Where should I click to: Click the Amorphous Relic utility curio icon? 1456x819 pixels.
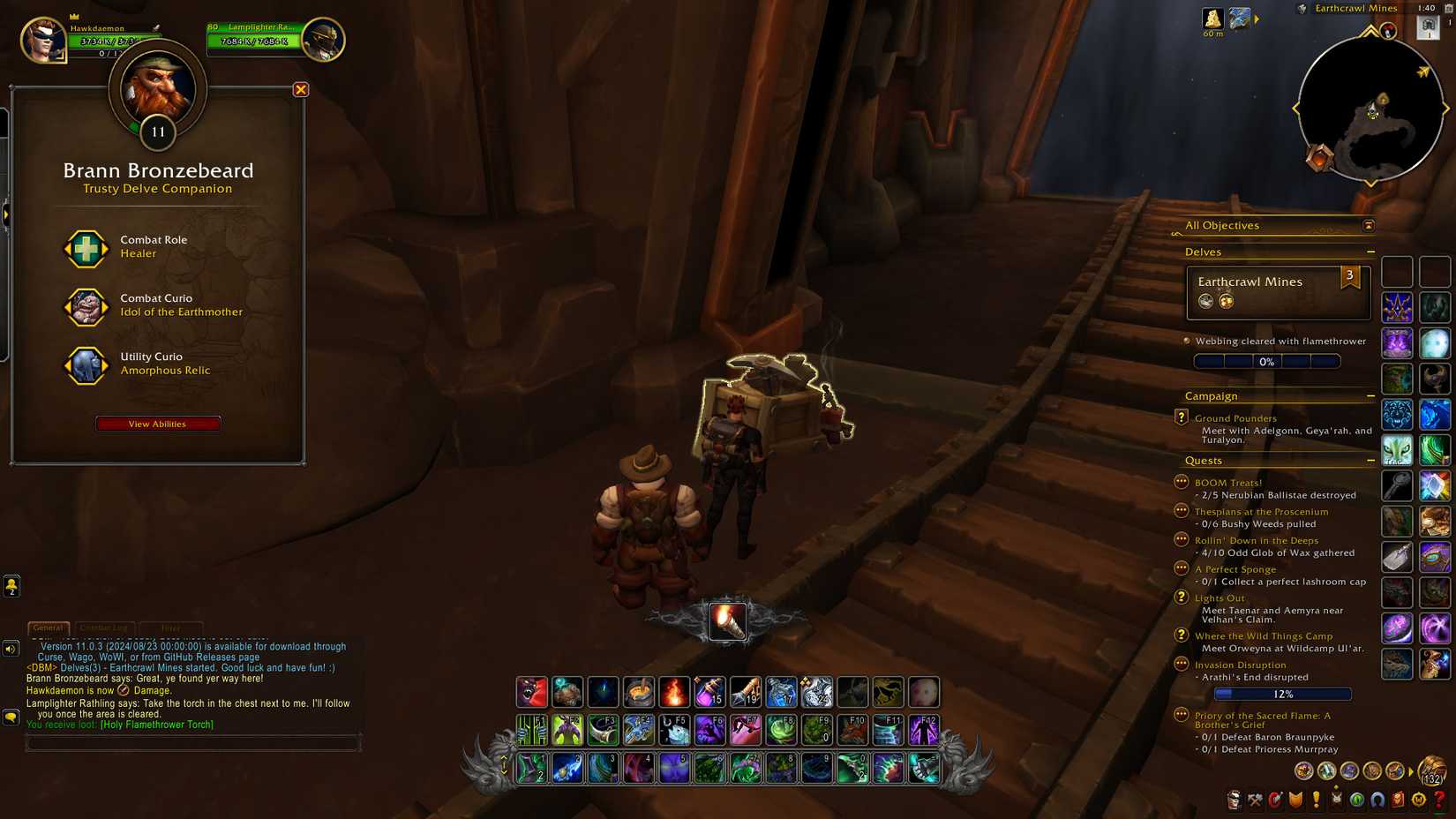click(86, 365)
